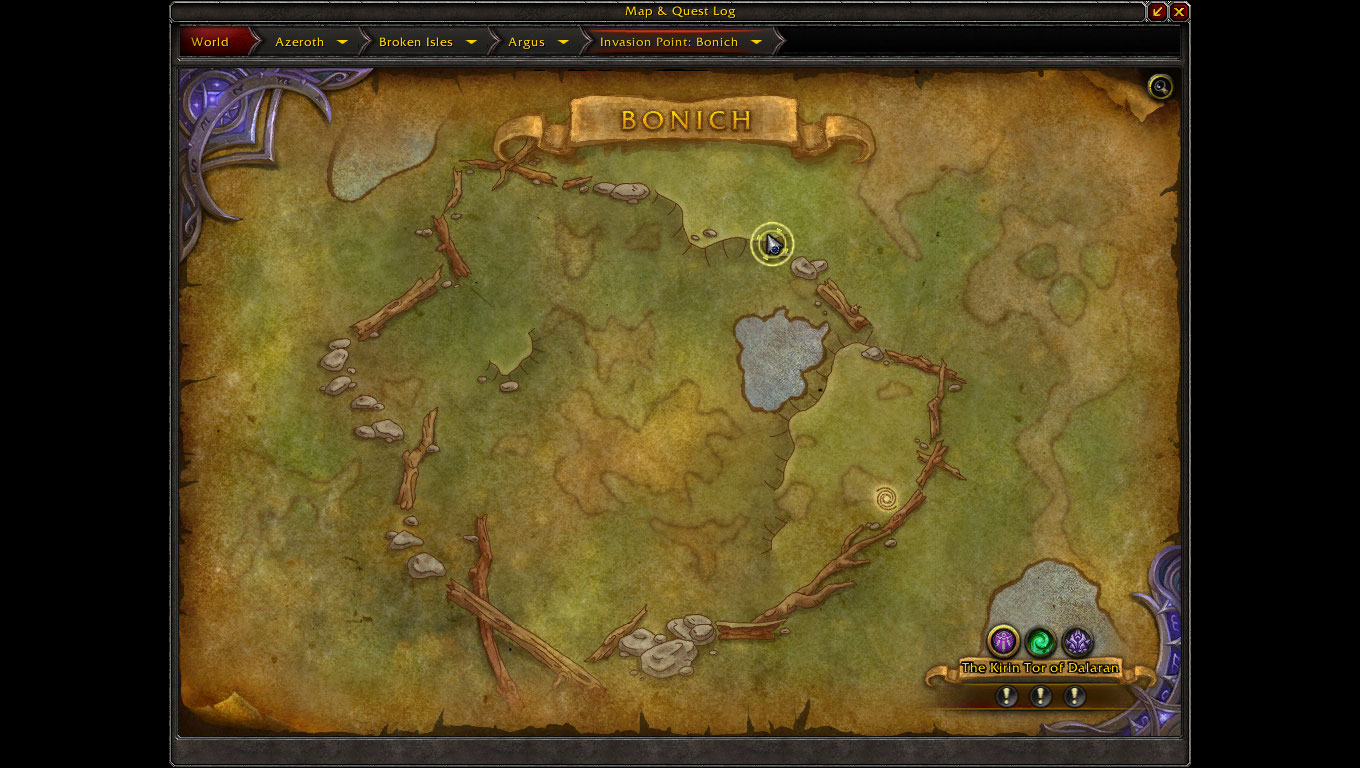Click the green fel swirl objective icon
This screenshot has width=1360, height=768.
point(1039,642)
